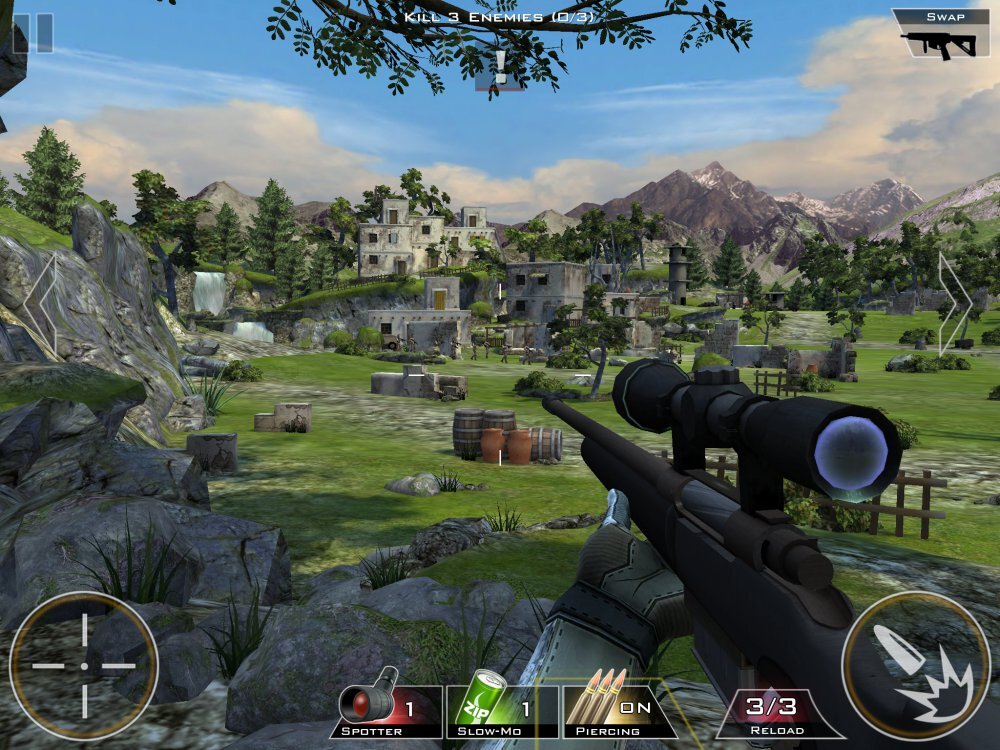Reload the sniper rifle
The width and height of the screenshot is (1000, 750).
coord(772,713)
